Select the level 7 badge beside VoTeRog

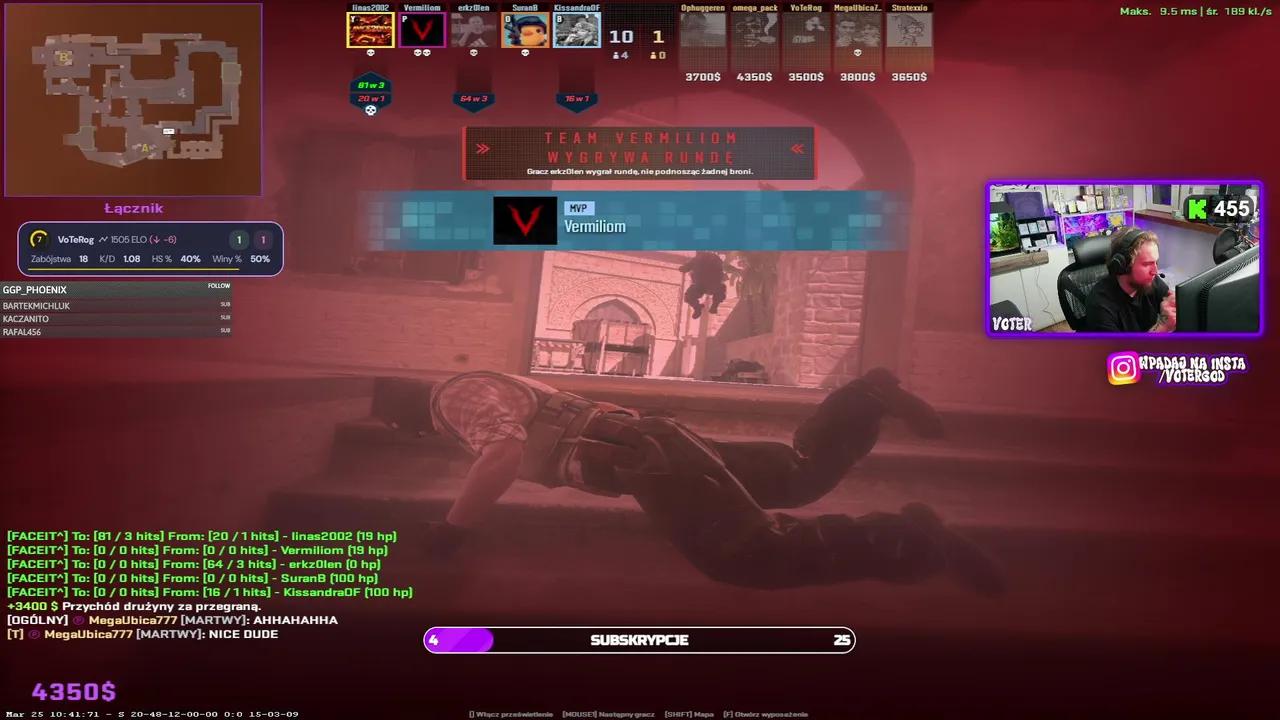pyautogui.click(x=40, y=239)
